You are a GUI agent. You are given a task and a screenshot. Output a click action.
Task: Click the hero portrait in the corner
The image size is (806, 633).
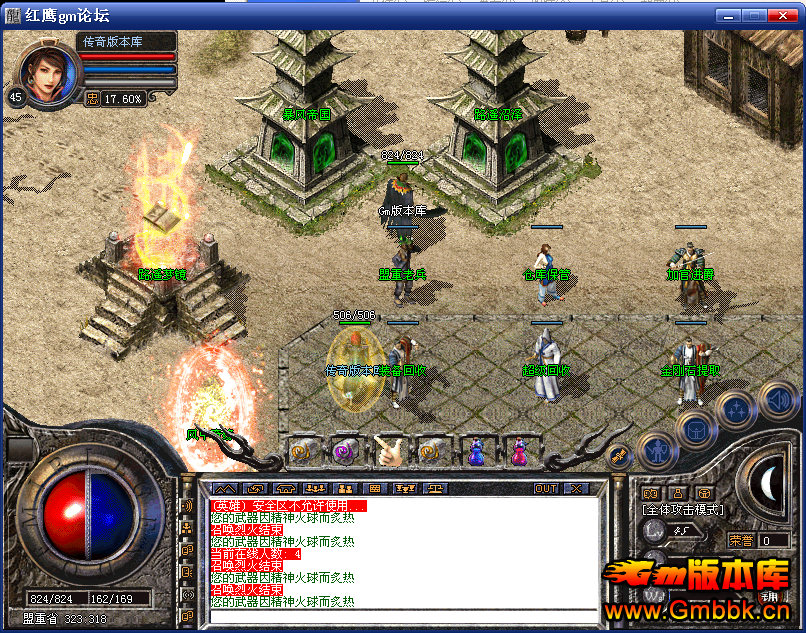click(x=48, y=72)
